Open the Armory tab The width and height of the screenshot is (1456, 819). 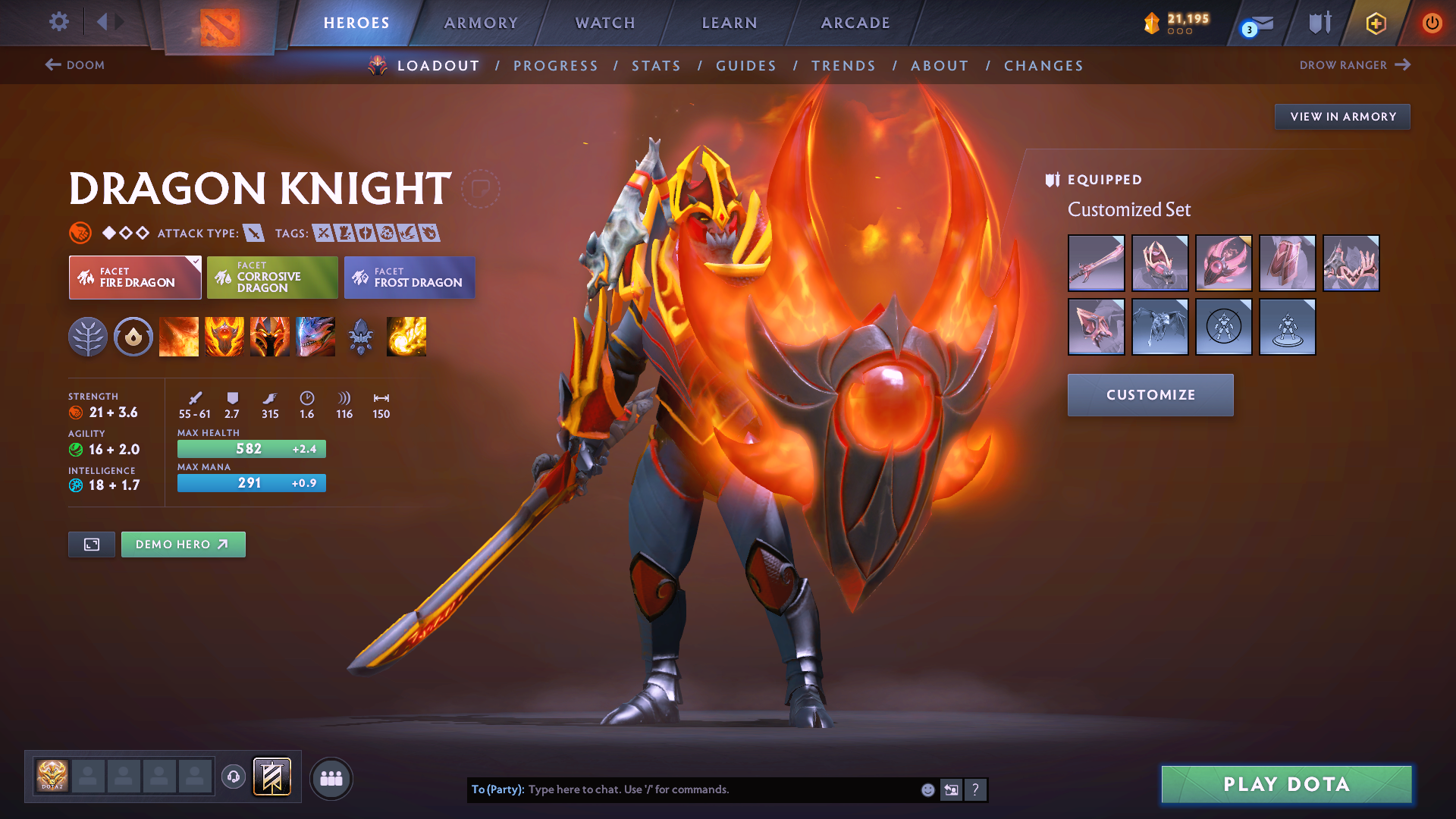(481, 23)
